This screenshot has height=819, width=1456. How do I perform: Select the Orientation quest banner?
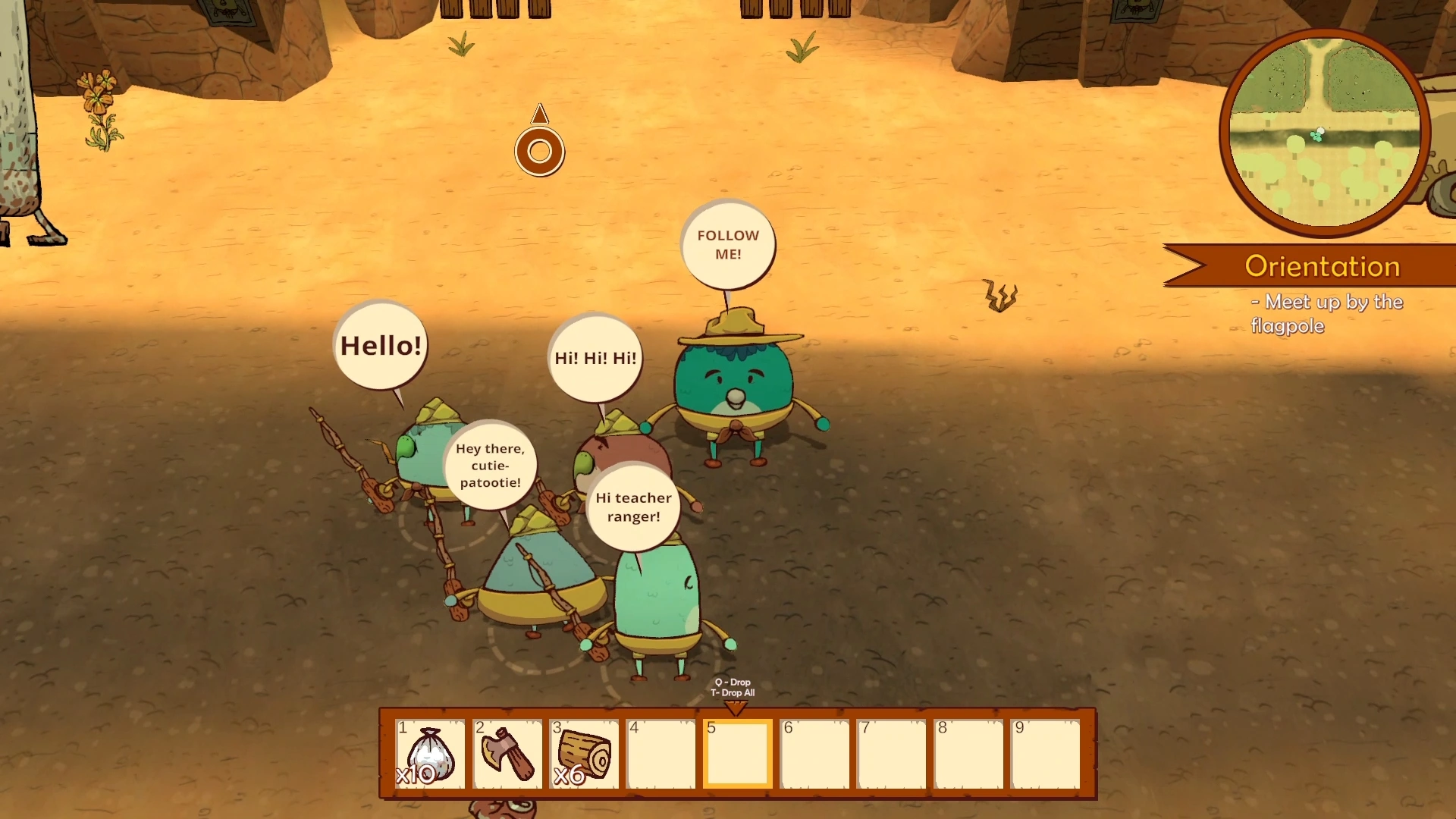1321,266
